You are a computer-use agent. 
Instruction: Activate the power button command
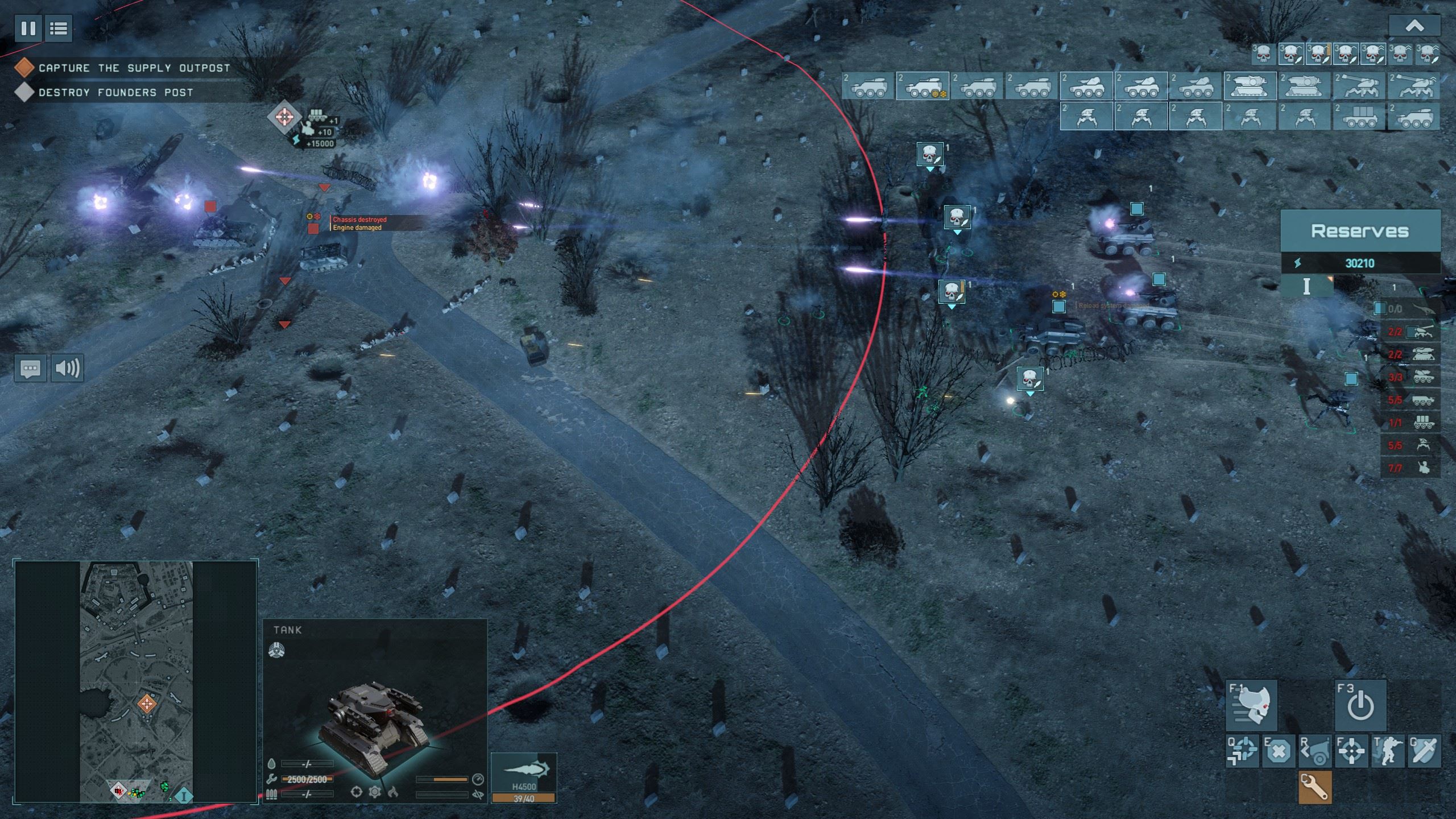click(1360, 706)
